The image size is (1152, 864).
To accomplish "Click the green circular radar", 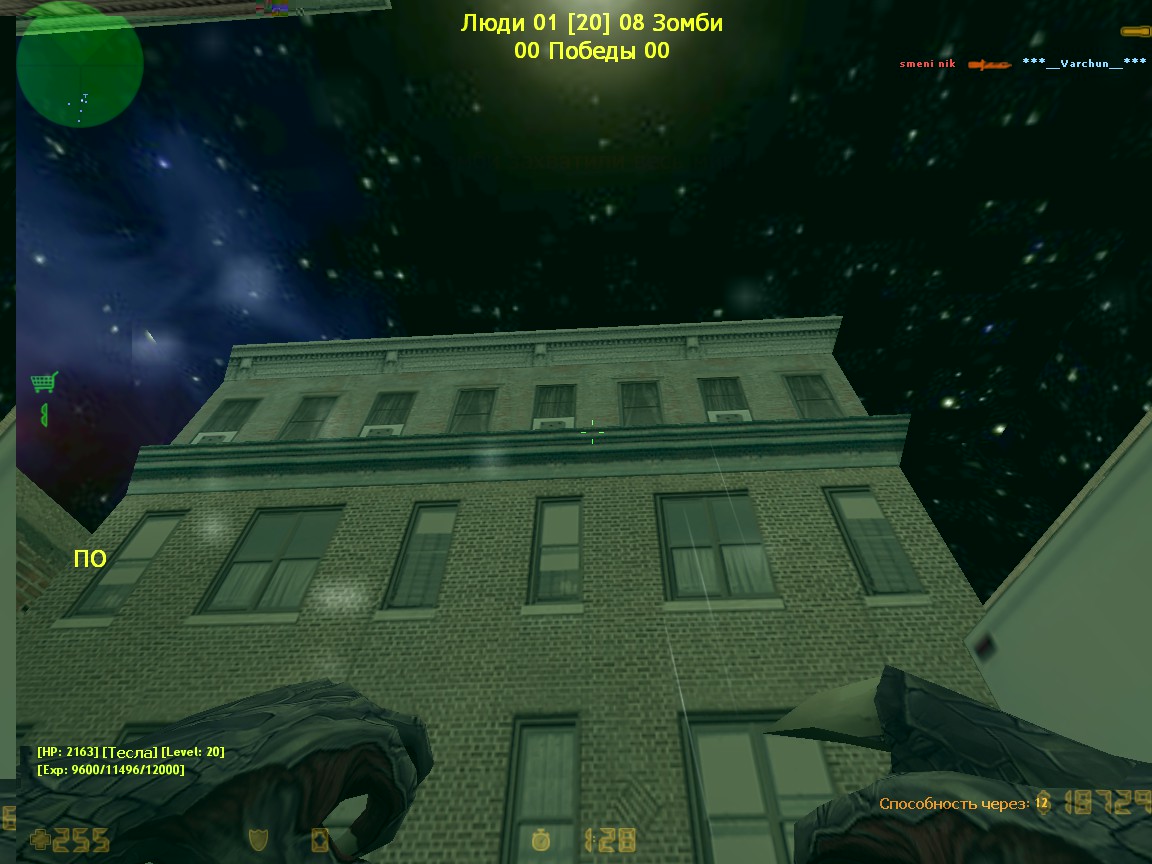I will click(x=80, y=64).
